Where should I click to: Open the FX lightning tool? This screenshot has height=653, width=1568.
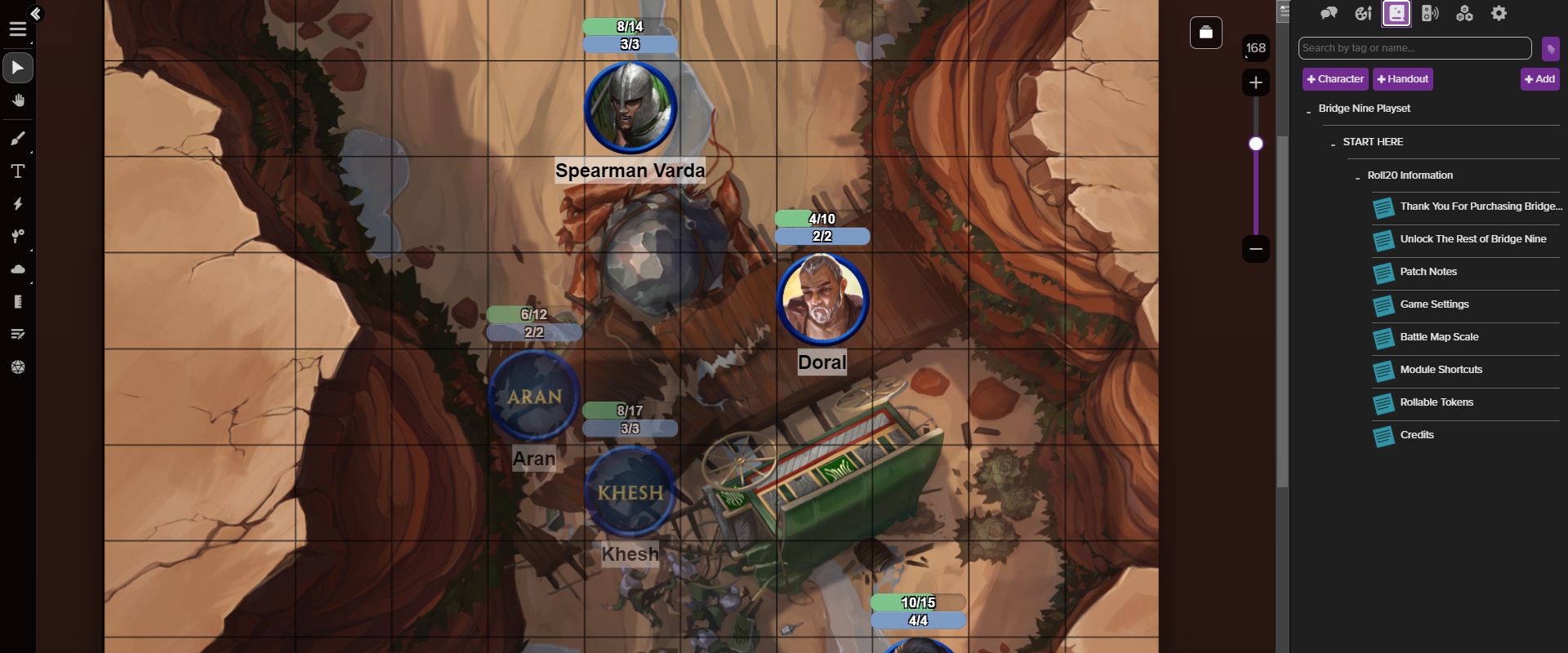pyautogui.click(x=18, y=205)
